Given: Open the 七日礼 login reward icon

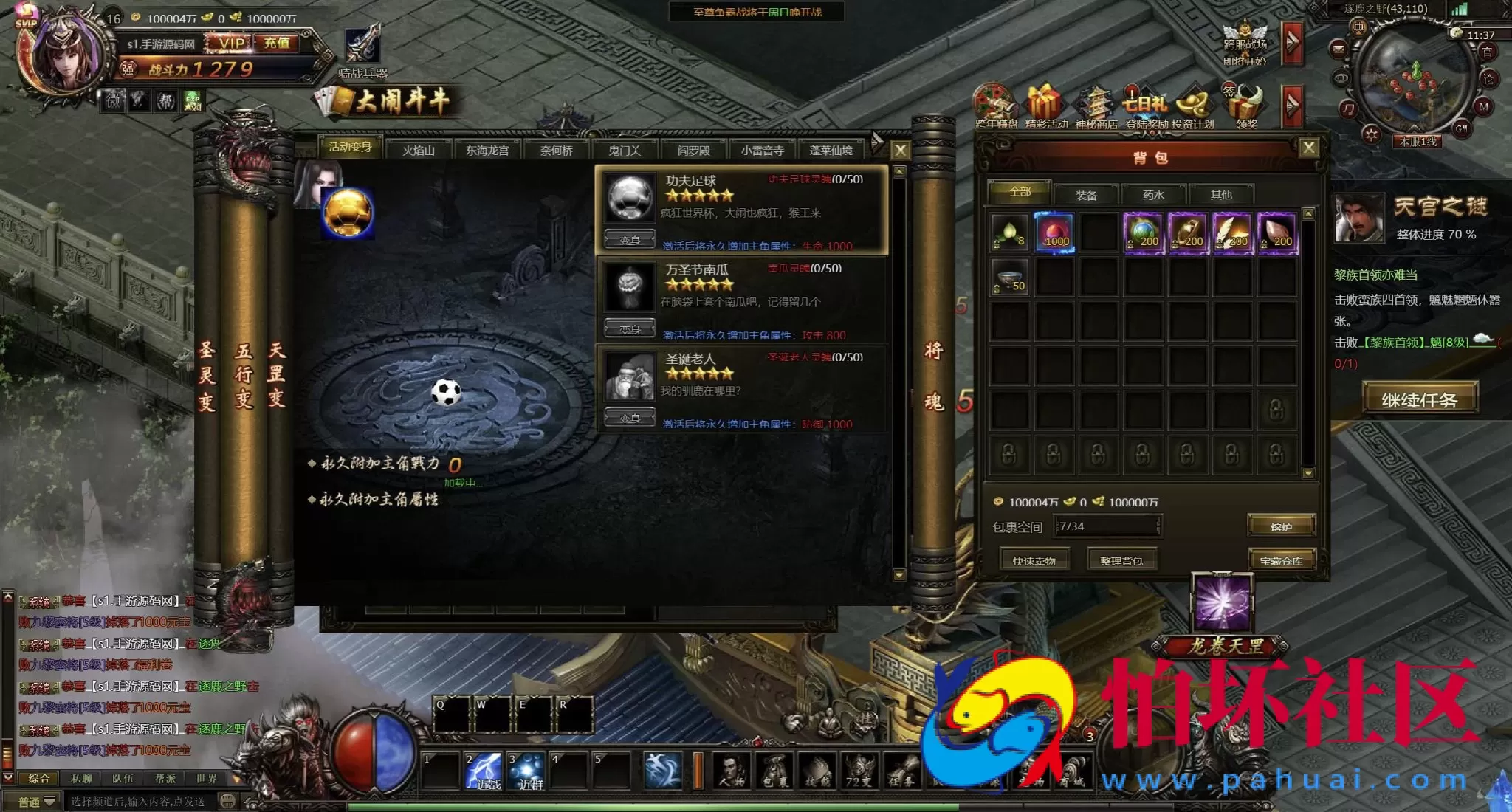Looking at the screenshot, I should [x=1145, y=106].
